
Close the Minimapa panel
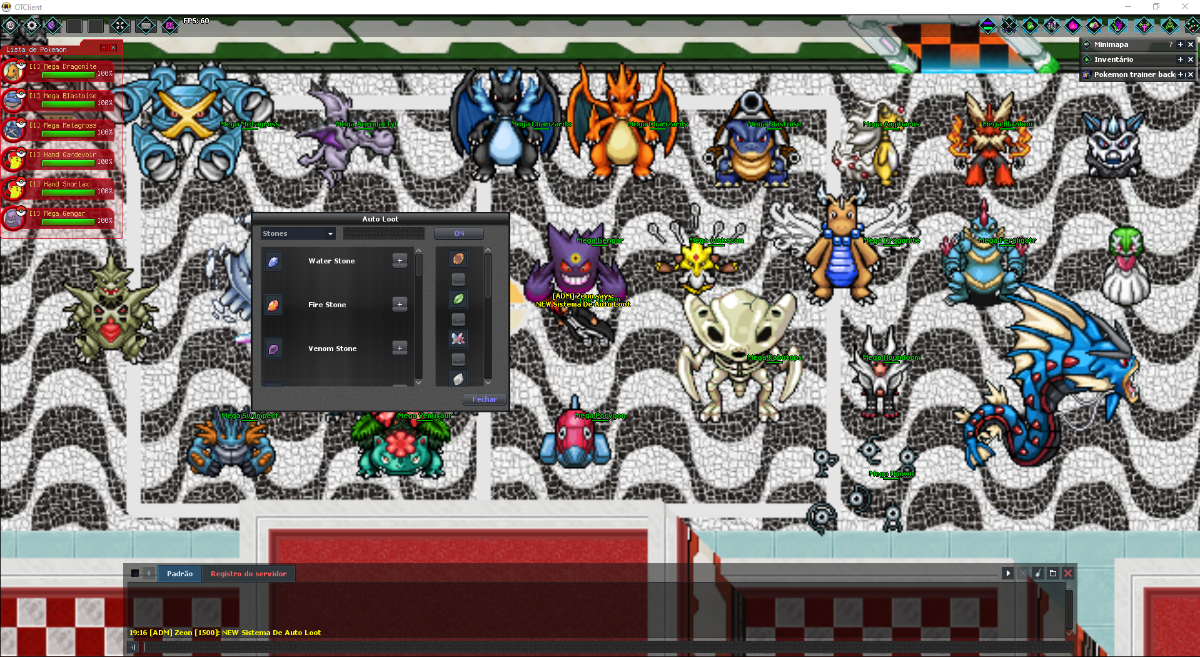[1190, 45]
